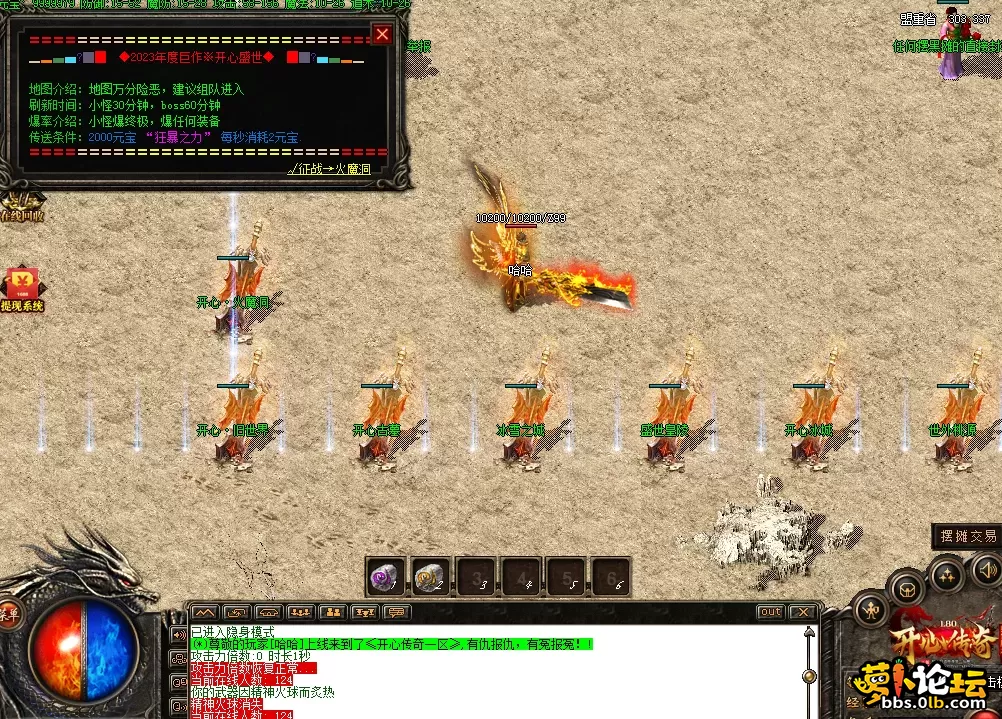Image resolution: width=1002 pixels, height=719 pixels.
Task: Click the four-point star round button
Action: [945, 574]
